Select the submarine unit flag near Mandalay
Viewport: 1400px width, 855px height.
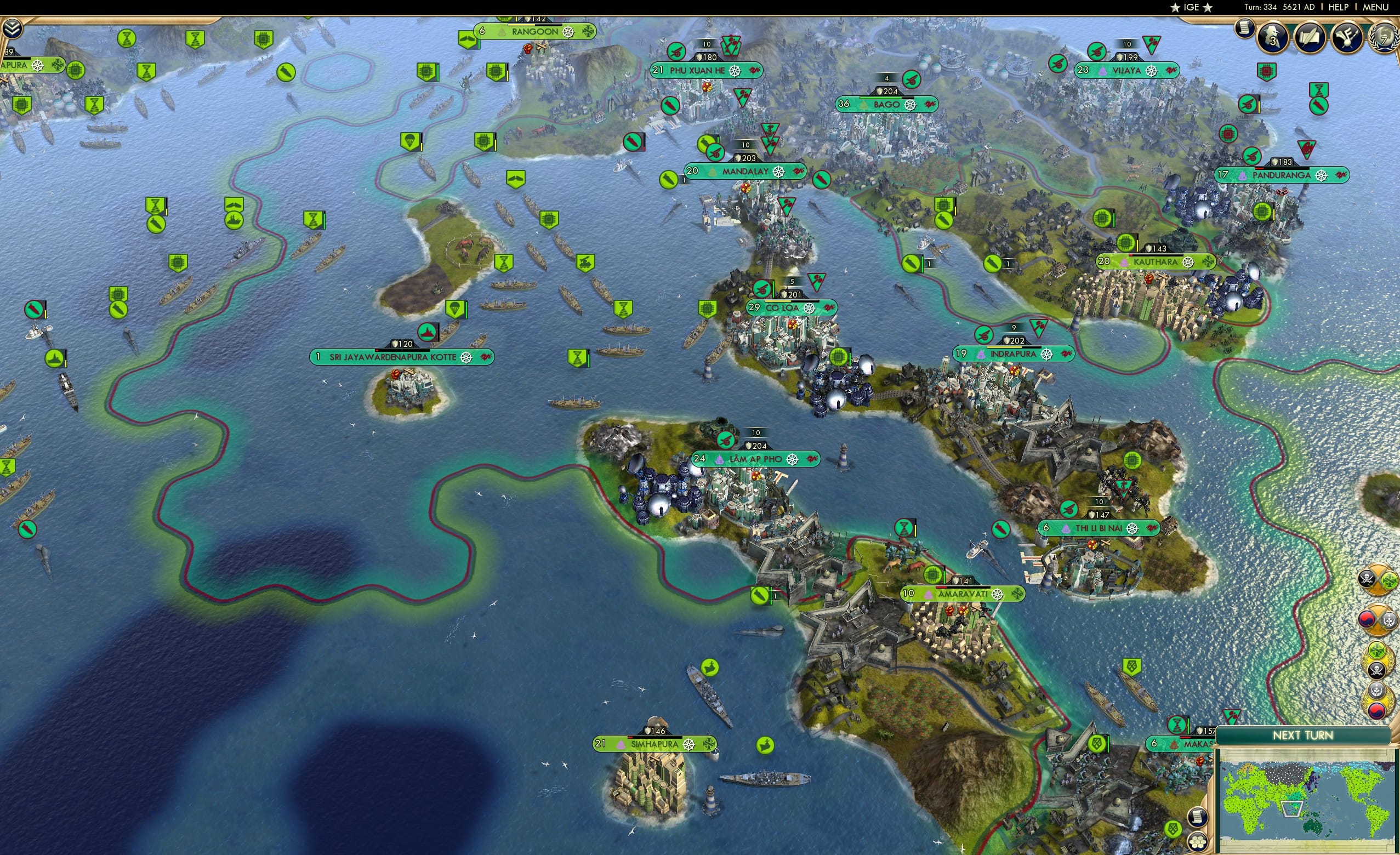(668, 181)
